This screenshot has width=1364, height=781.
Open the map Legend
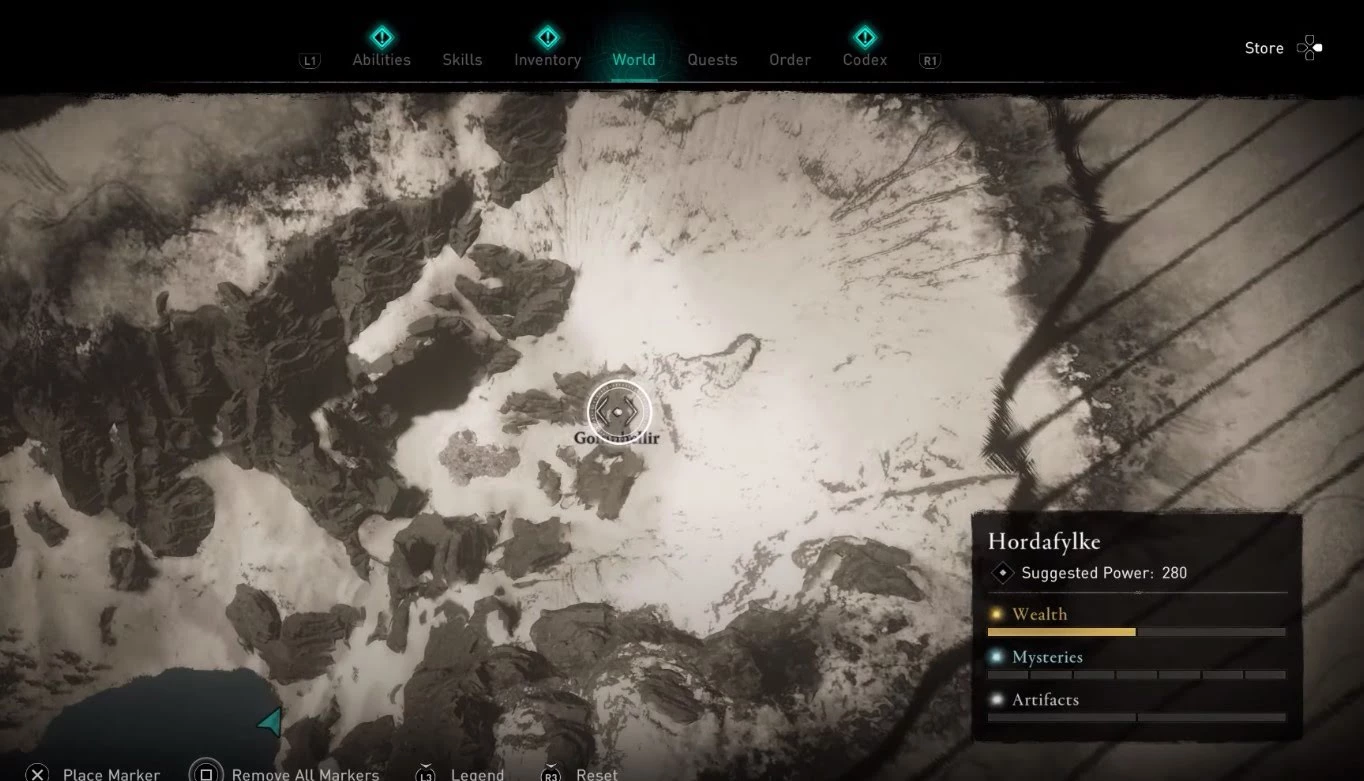pyautogui.click(x=476, y=774)
